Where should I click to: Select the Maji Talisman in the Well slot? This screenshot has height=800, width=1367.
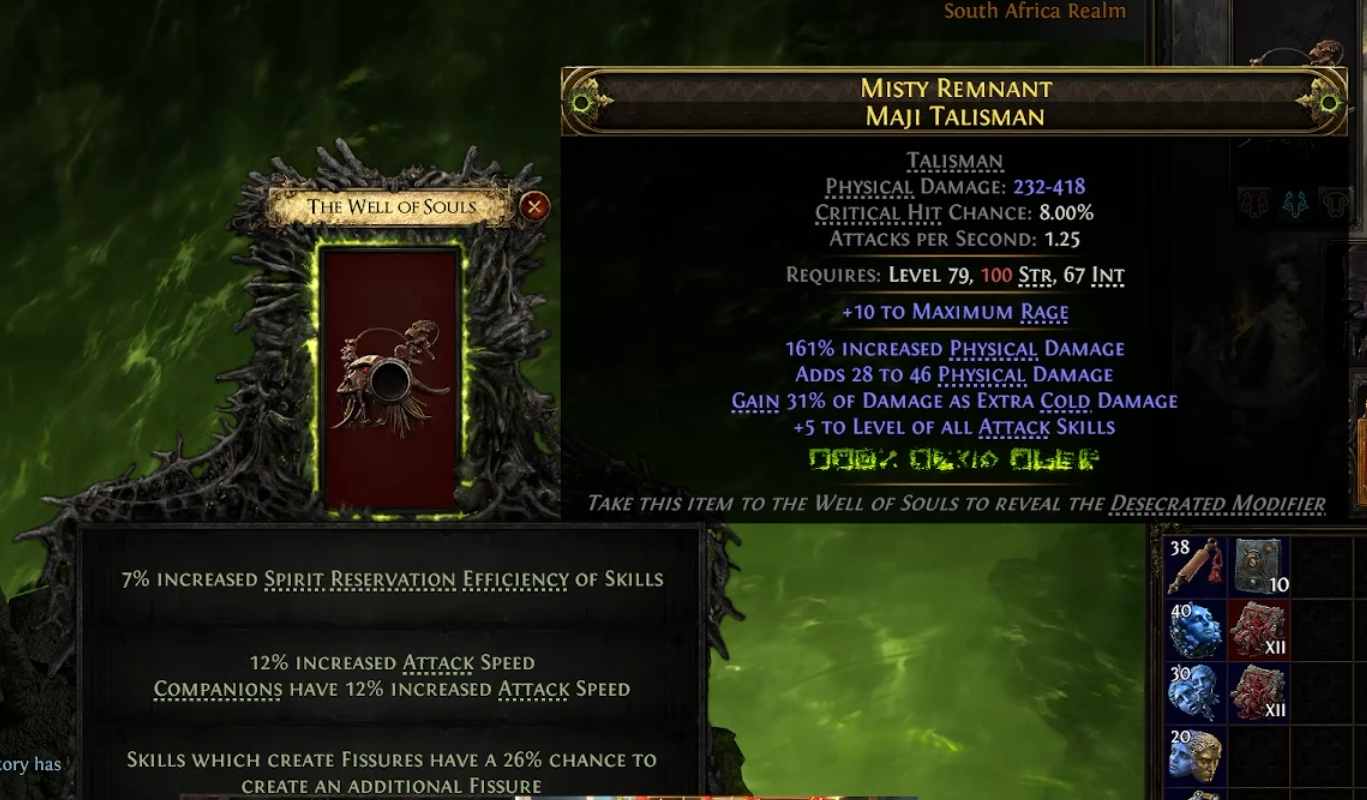pos(391,377)
